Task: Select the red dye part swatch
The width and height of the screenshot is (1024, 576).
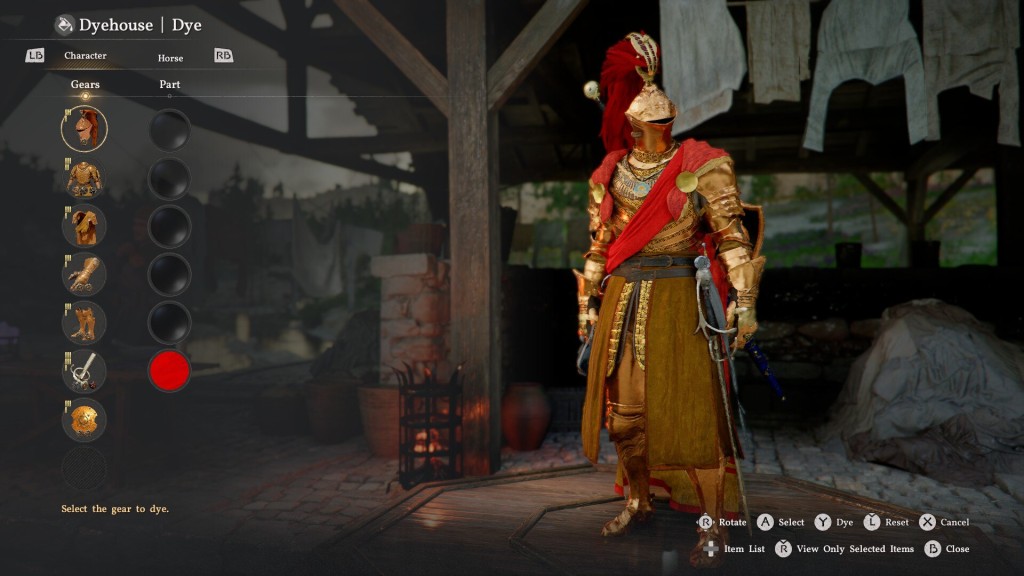Action: pyautogui.click(x=169, y=371)
